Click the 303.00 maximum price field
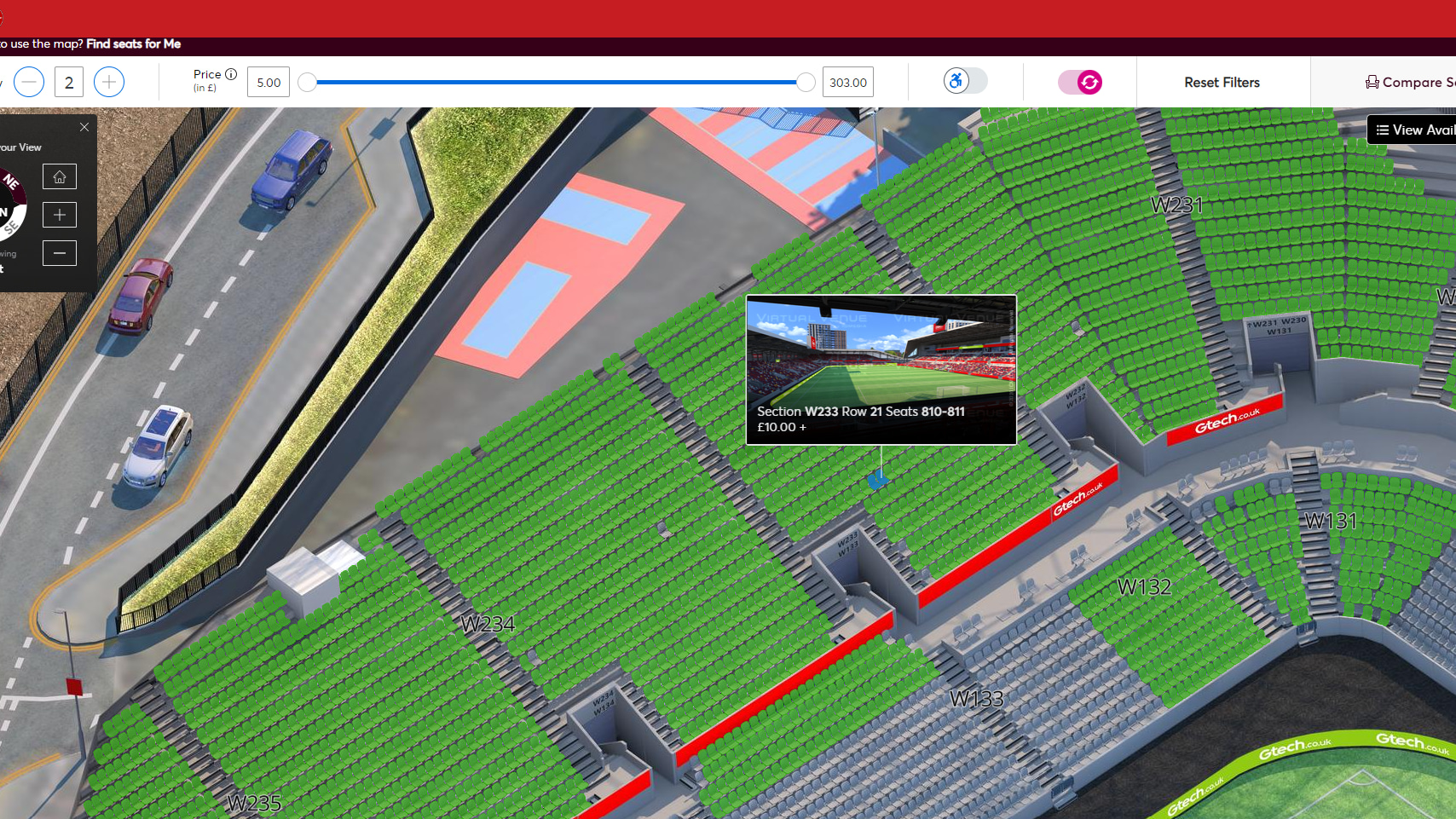The image size is (1456, 819). [x=846, y=81]
